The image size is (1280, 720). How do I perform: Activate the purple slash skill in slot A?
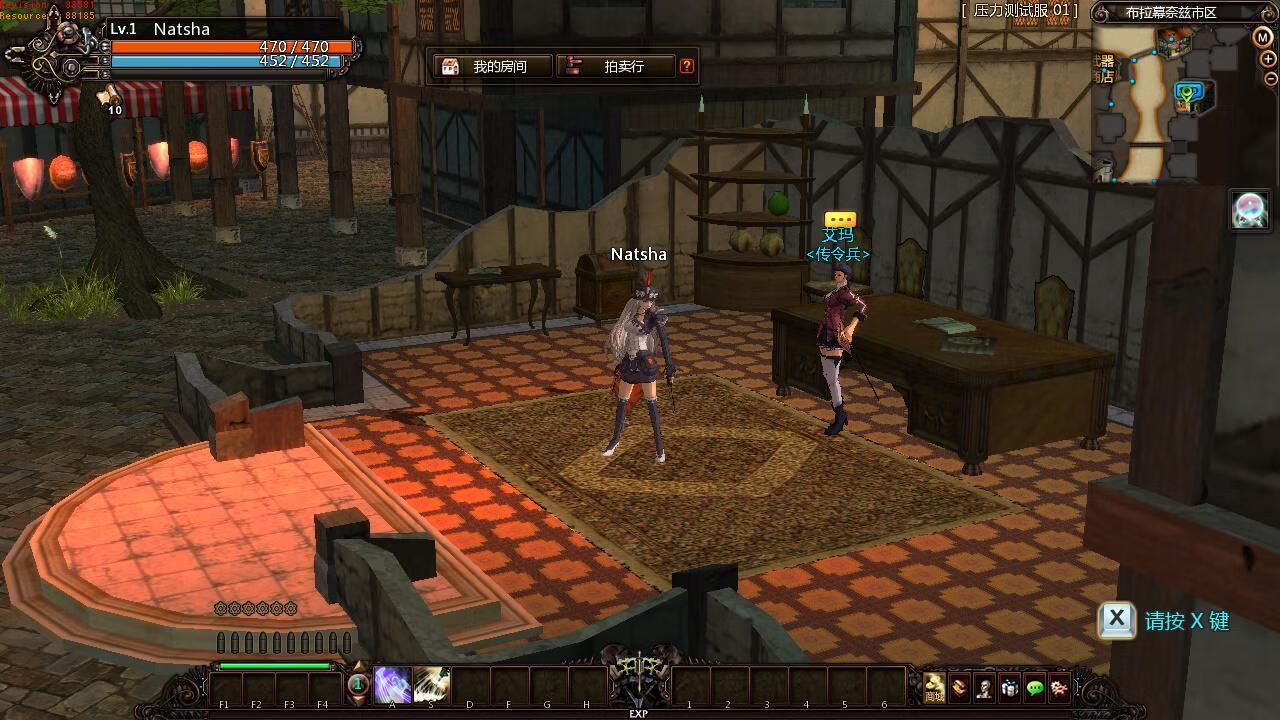point(392,685)
